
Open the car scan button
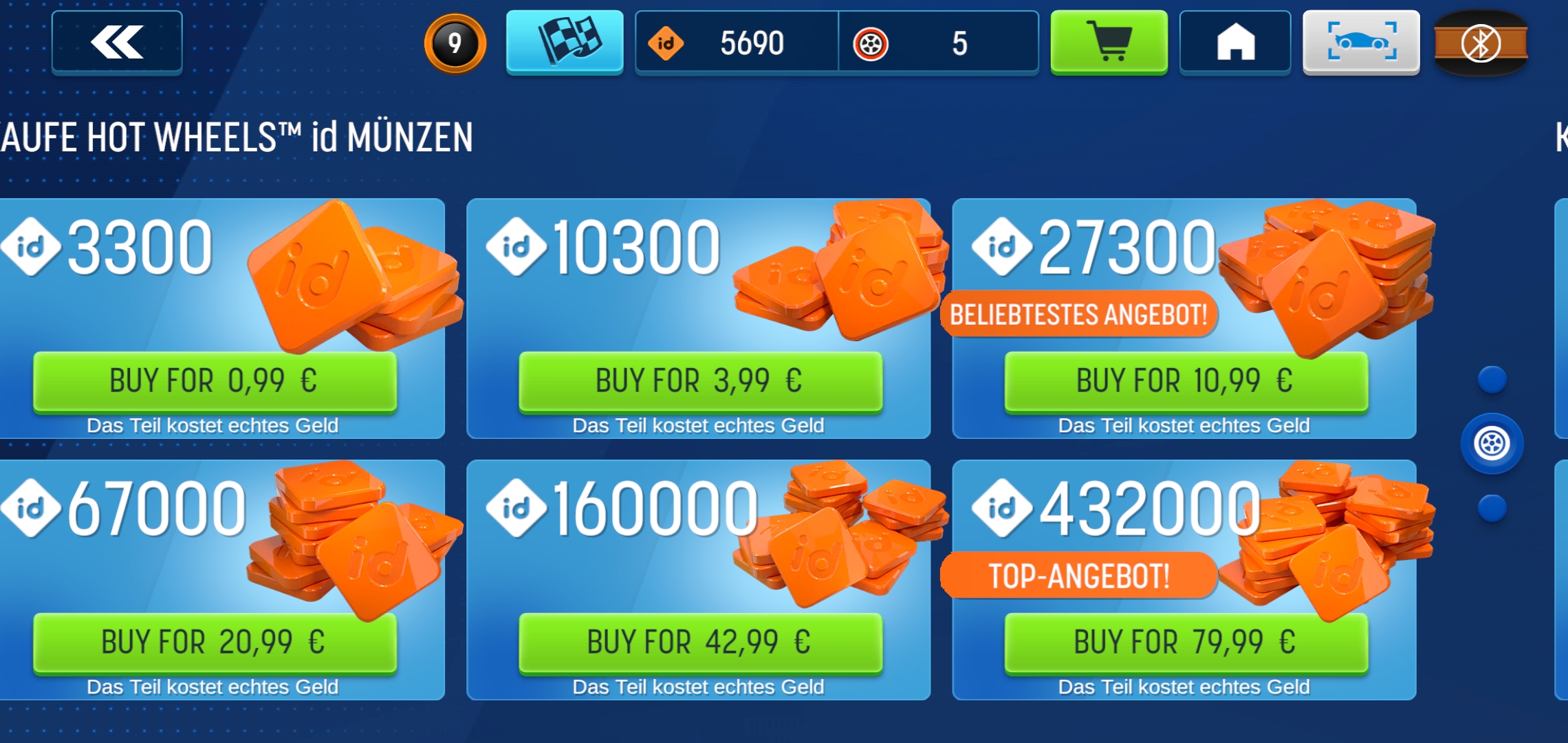pos(1361,41)
